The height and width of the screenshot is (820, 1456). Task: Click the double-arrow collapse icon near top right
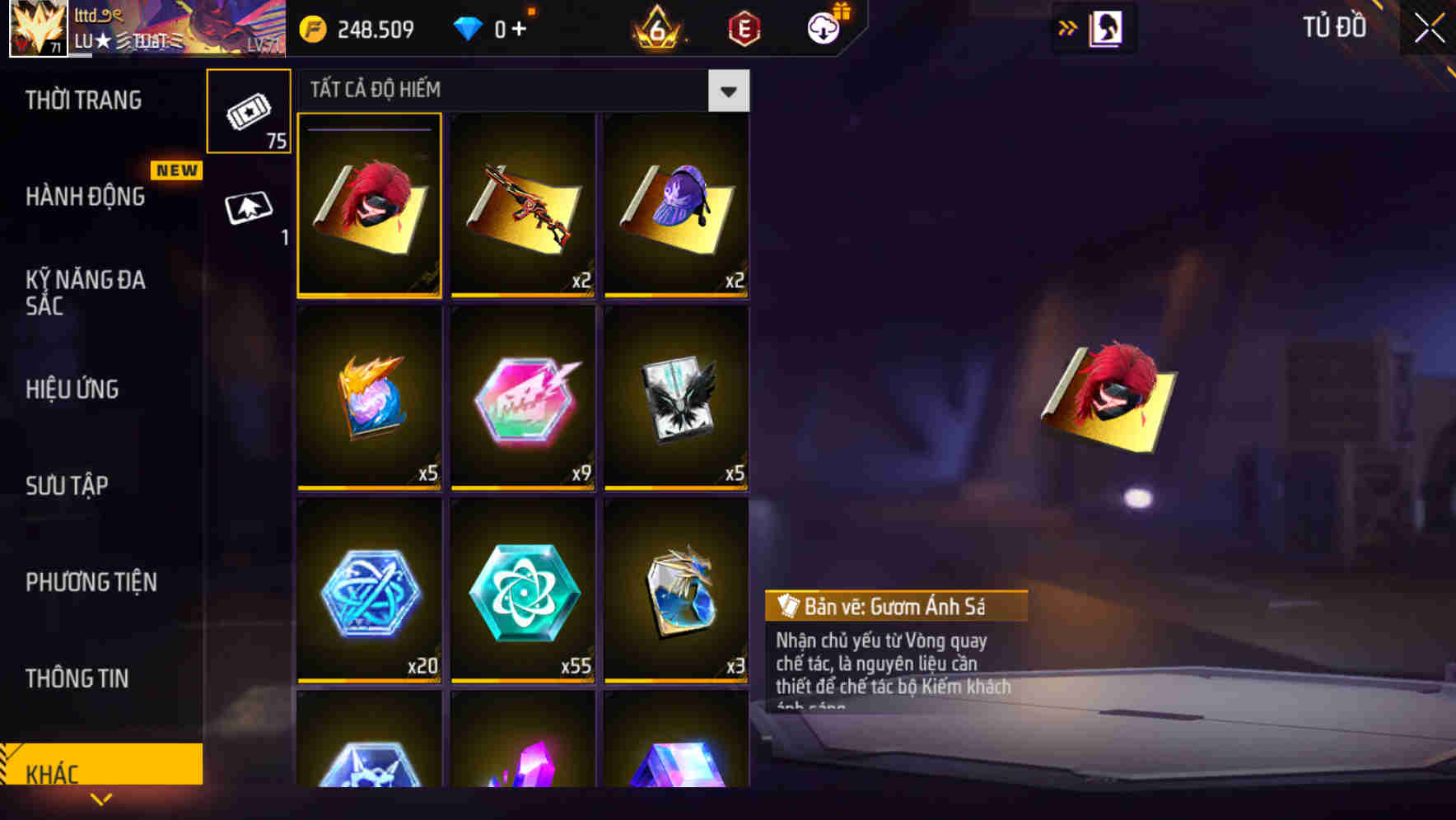pos(1066,26)
